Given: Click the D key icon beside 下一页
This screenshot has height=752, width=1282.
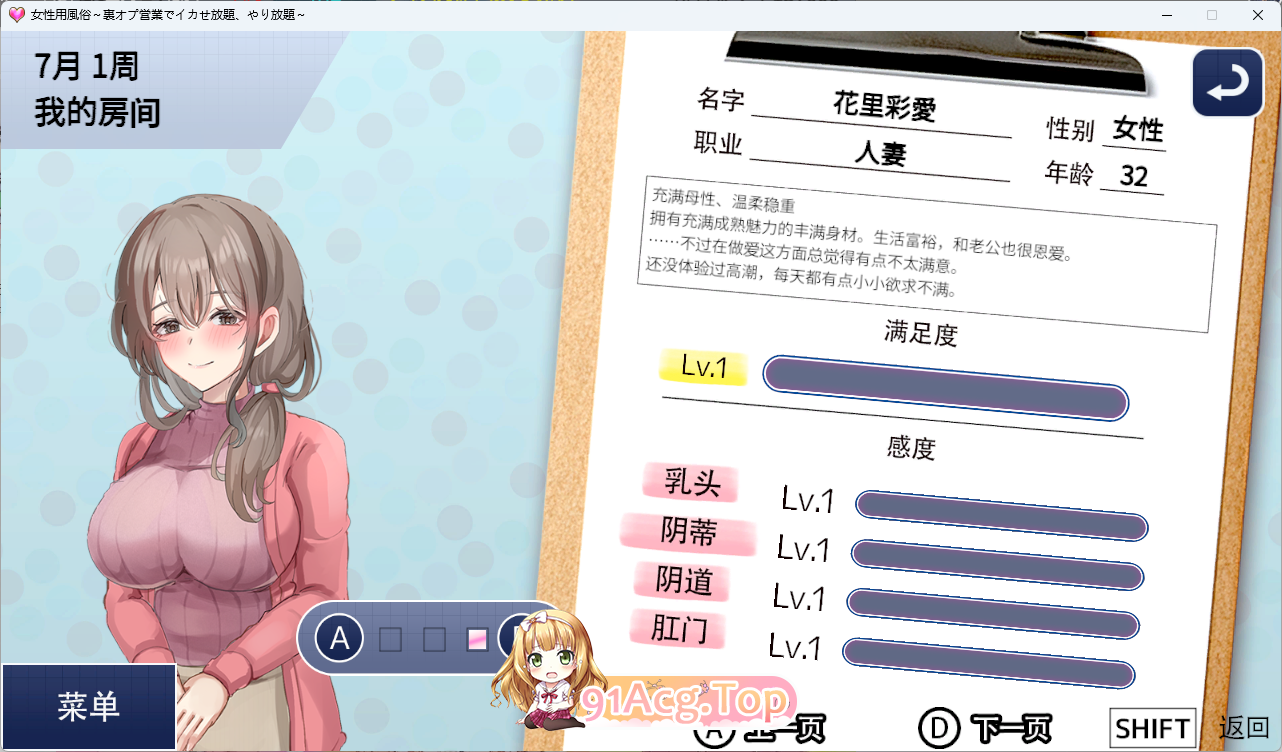Looking at the screenshot, I should click(x=941, y=728).
